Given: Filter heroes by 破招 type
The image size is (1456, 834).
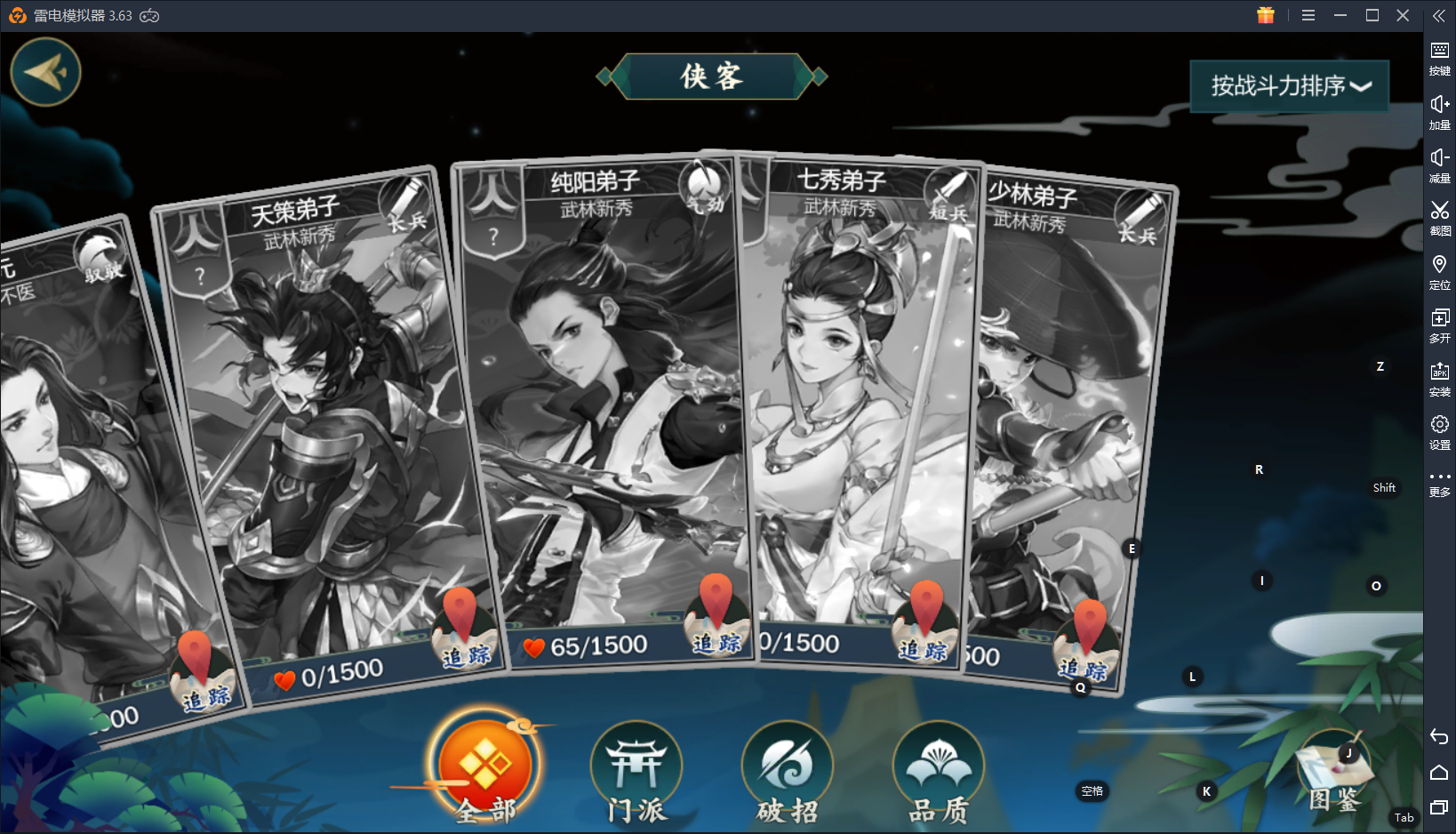Looking at the screenshot, I should [788, 772].
